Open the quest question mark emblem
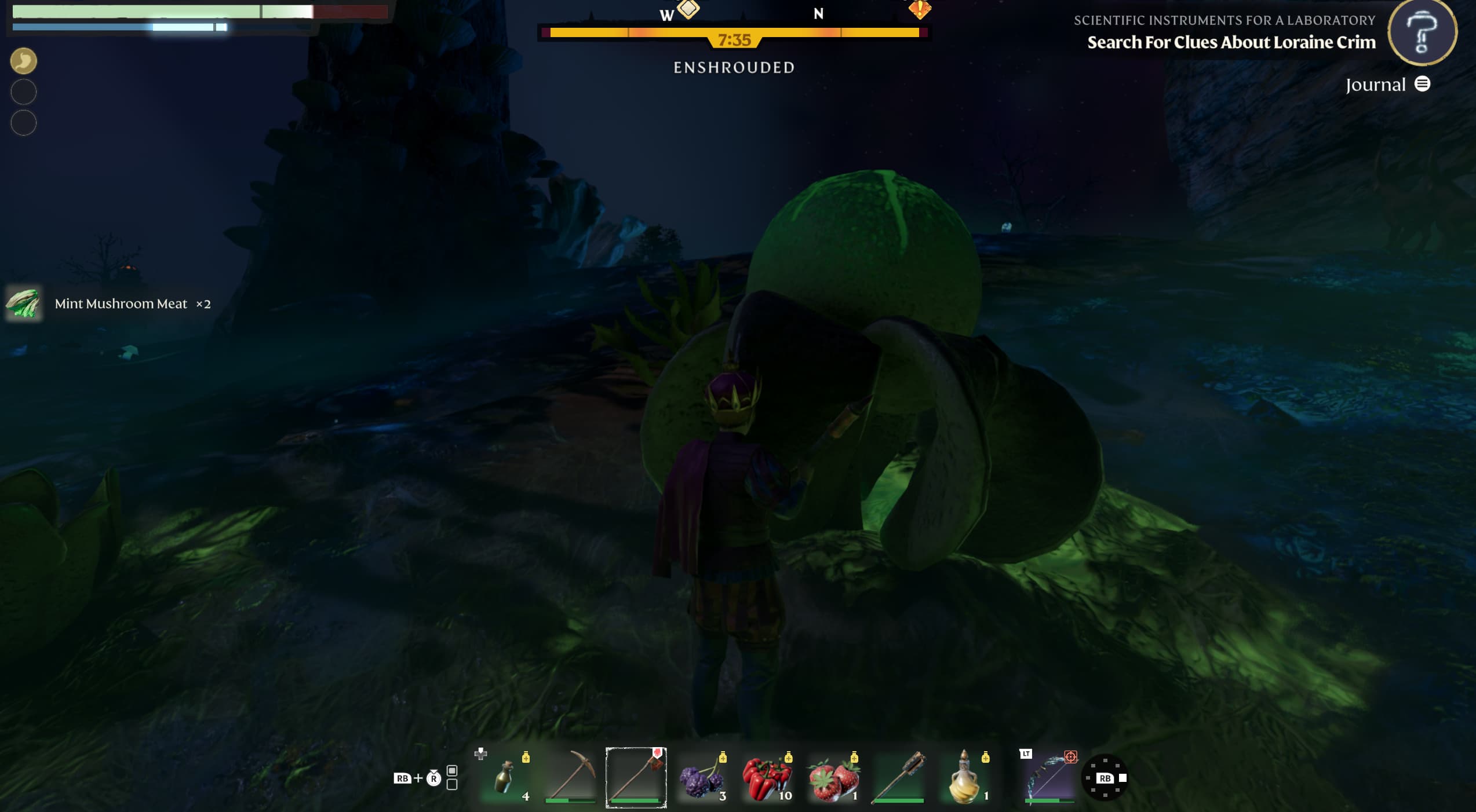 click(1422, 33)
